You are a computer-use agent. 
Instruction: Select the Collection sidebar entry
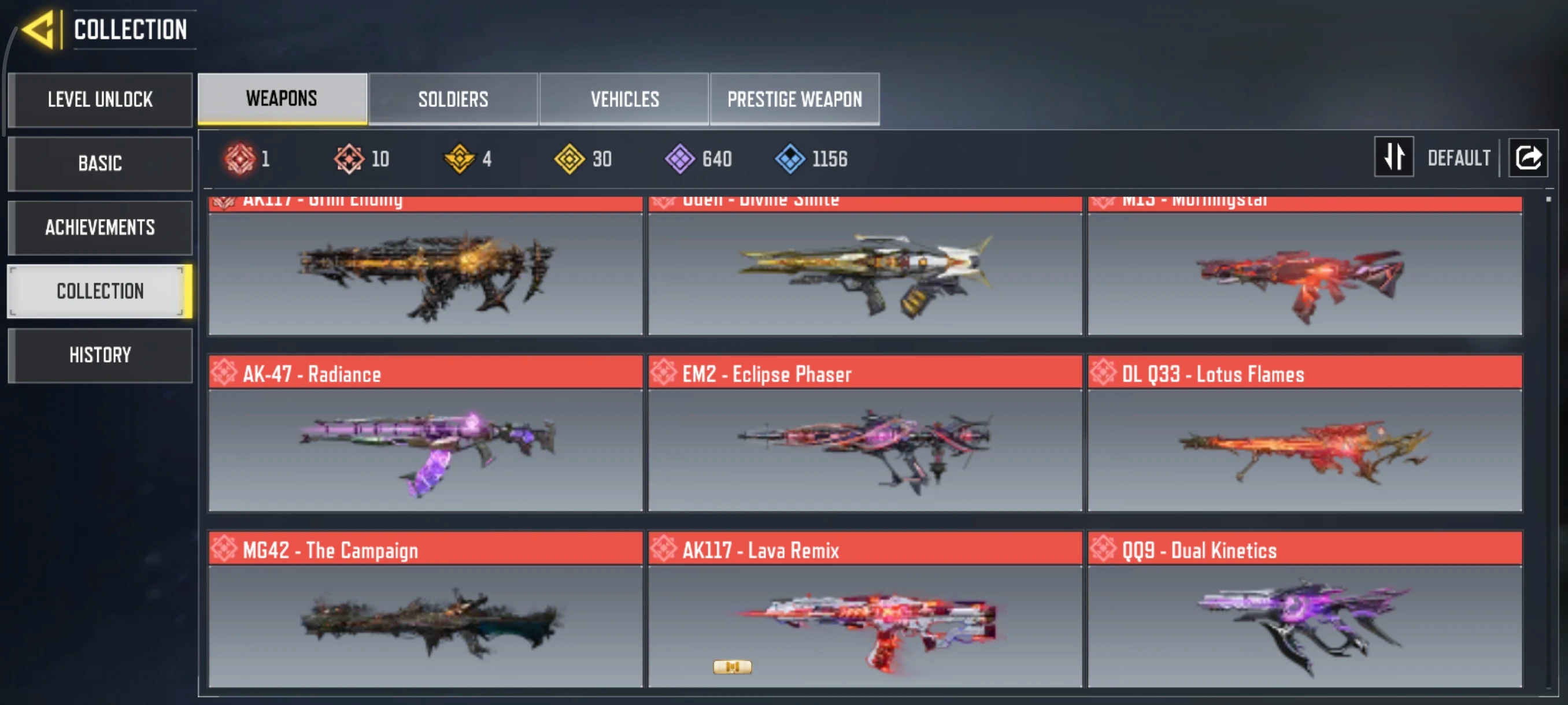[x=101, y=291]
